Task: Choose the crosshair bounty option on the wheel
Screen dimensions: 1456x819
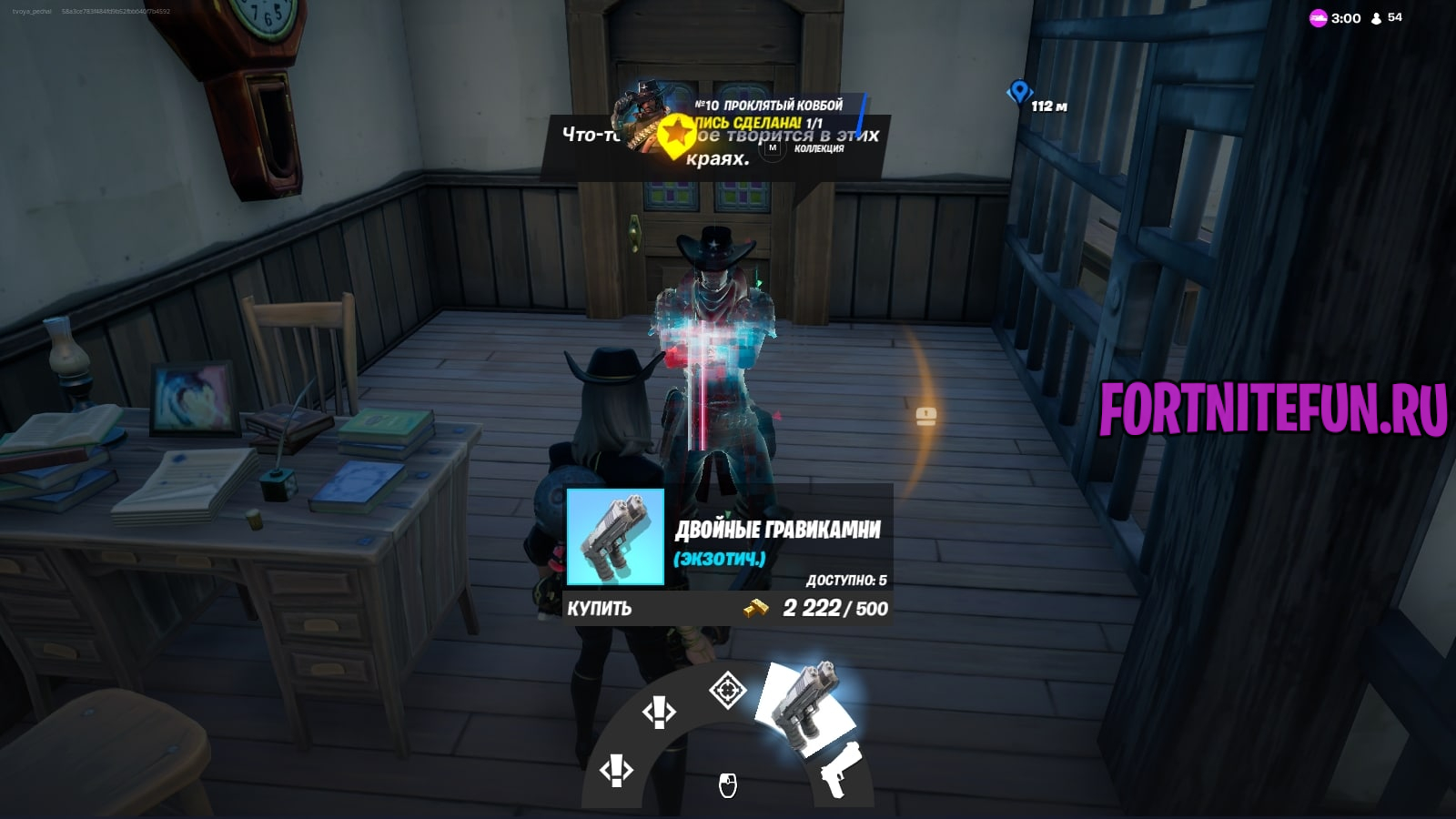Action: click(727, 690)
